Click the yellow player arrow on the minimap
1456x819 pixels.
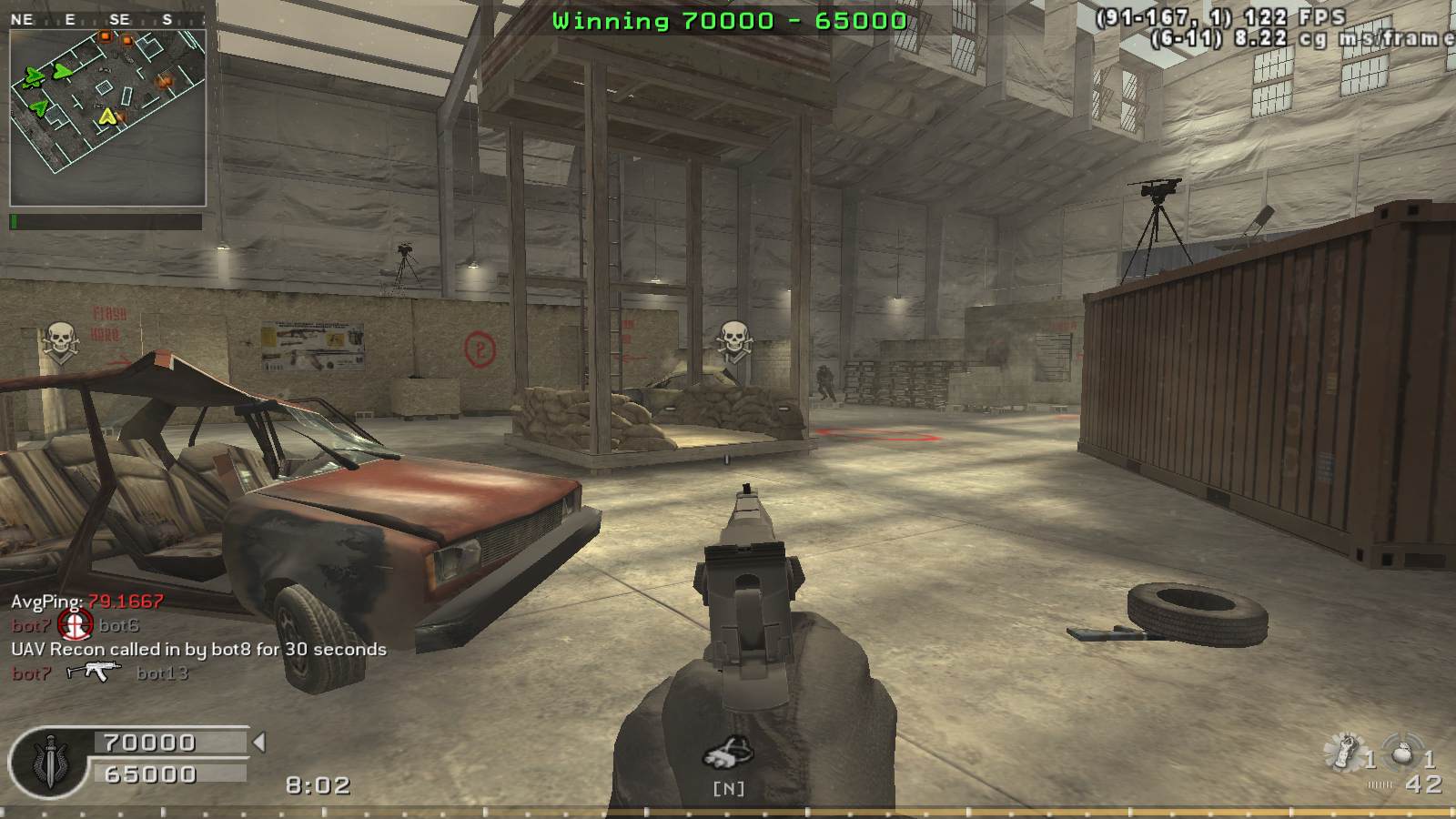[x=109, y=116]
